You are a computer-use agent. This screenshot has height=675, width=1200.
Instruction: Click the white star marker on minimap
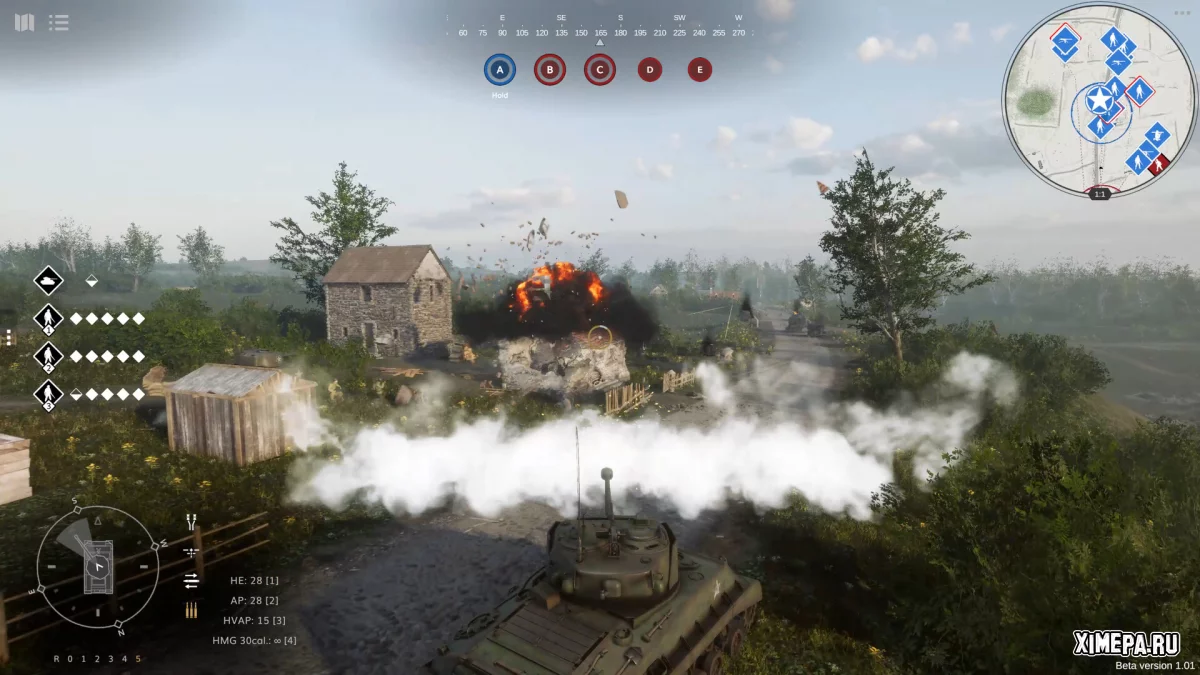1099,100
